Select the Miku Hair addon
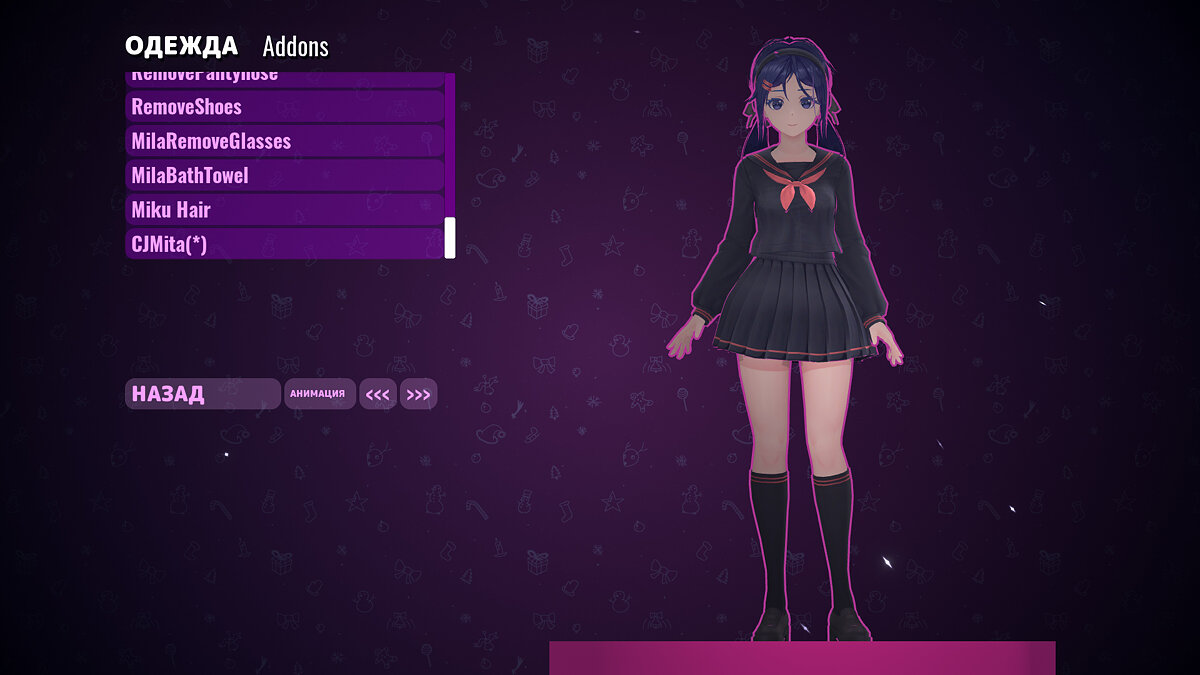Viewport: 1200px width, 675px height. [x=285, y=210]
